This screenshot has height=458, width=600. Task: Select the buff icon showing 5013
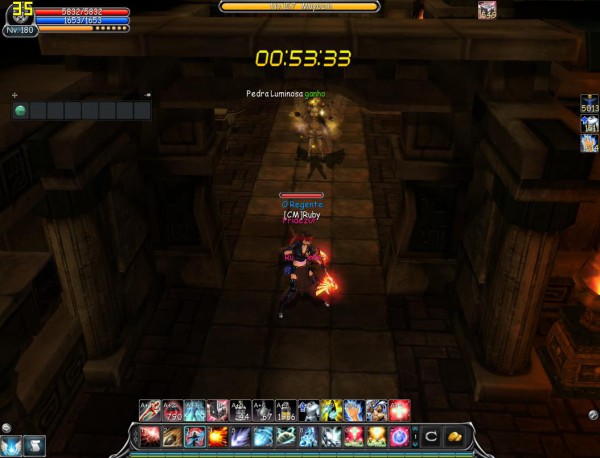tap(589, 106)
